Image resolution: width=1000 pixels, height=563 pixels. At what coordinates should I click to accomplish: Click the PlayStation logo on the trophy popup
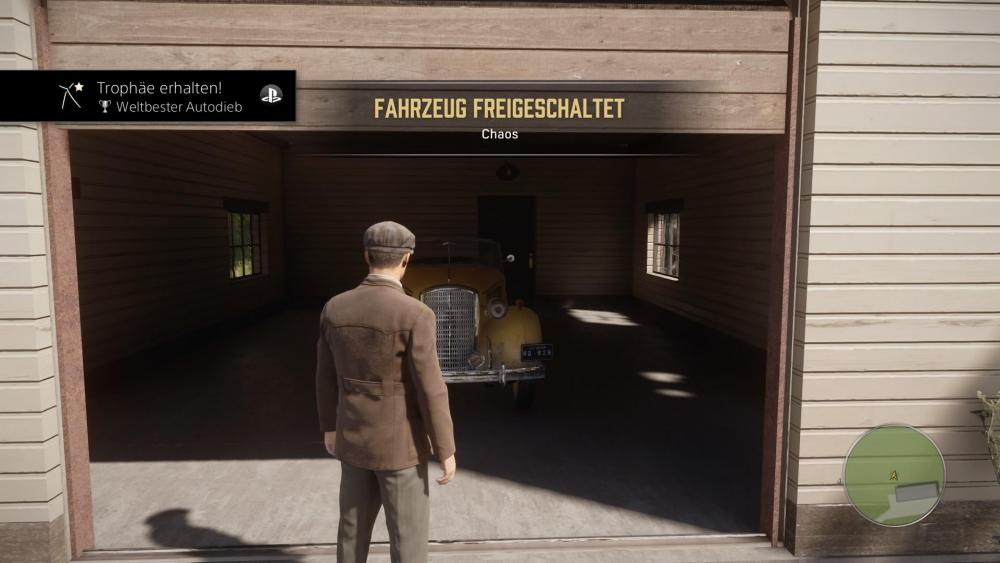(x=271, y=94)
